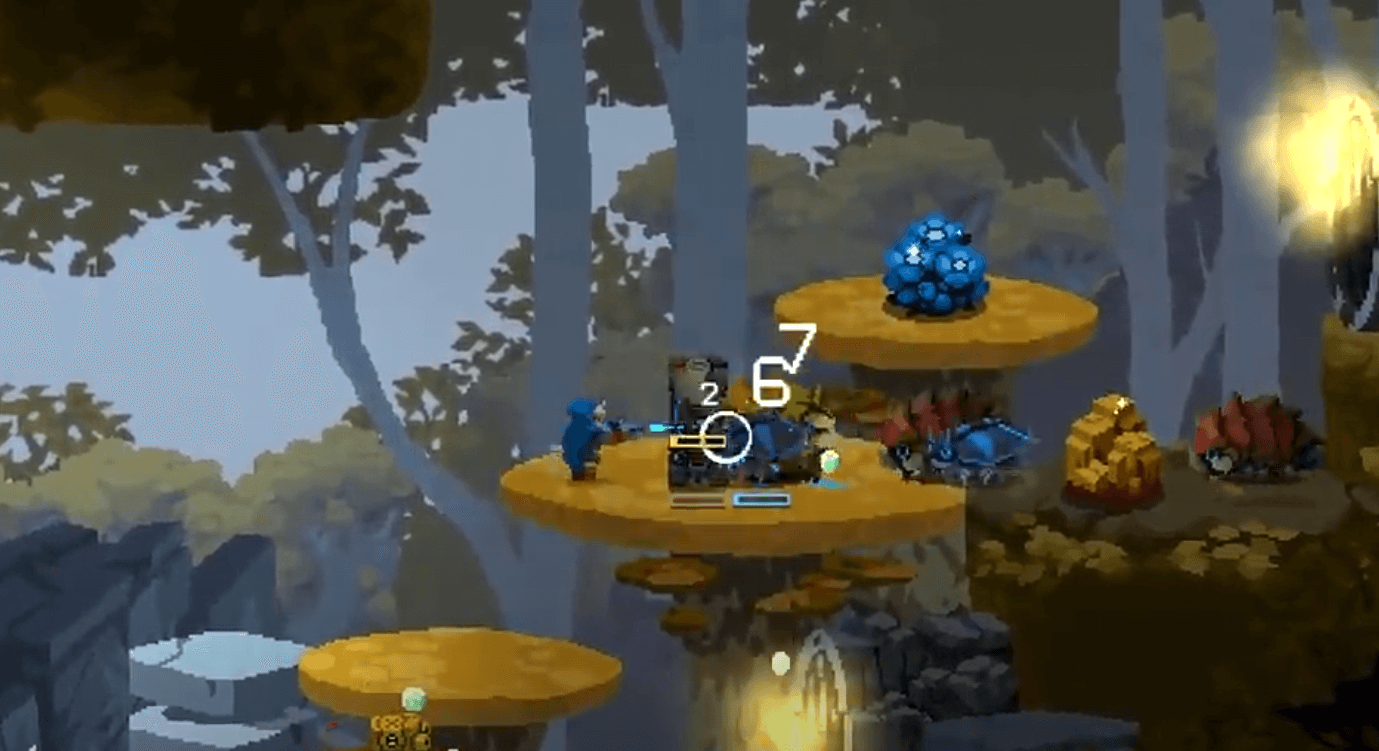Screen dimensions: 1379x751
Task: Click the blue health bar under the beetle
Action: click(762, 498)
